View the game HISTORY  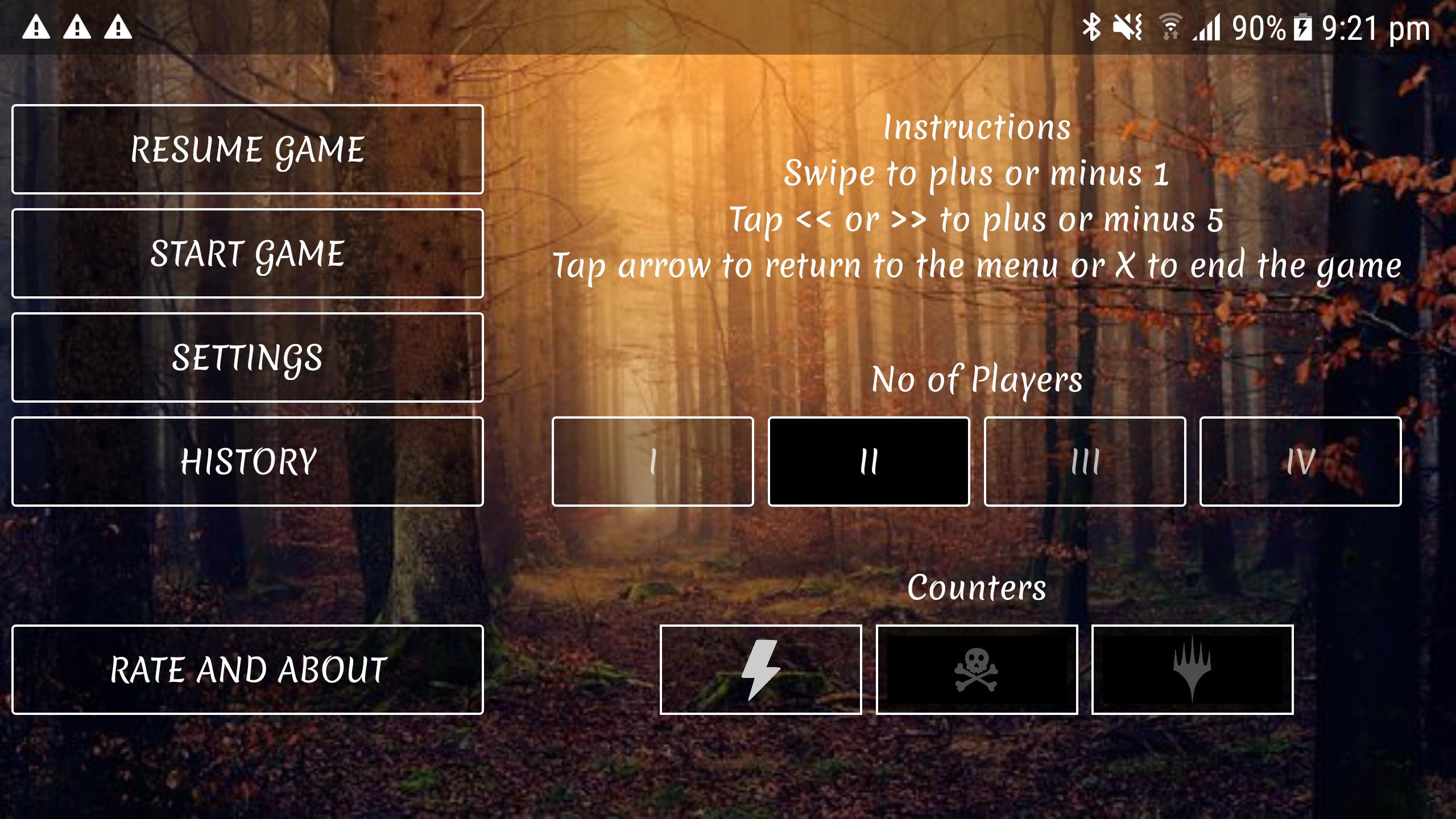(247, 461)
